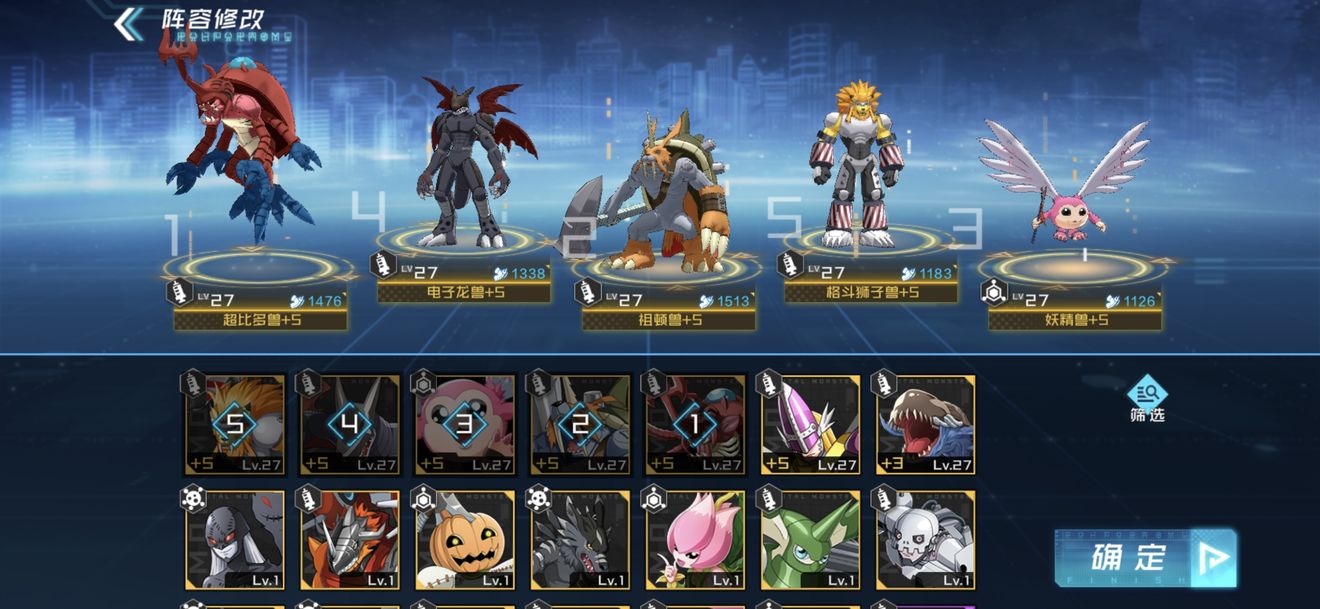This screenshot has width=1320, height=609.
Task: Pick the green insect monster card
Action: pos(810,539)
